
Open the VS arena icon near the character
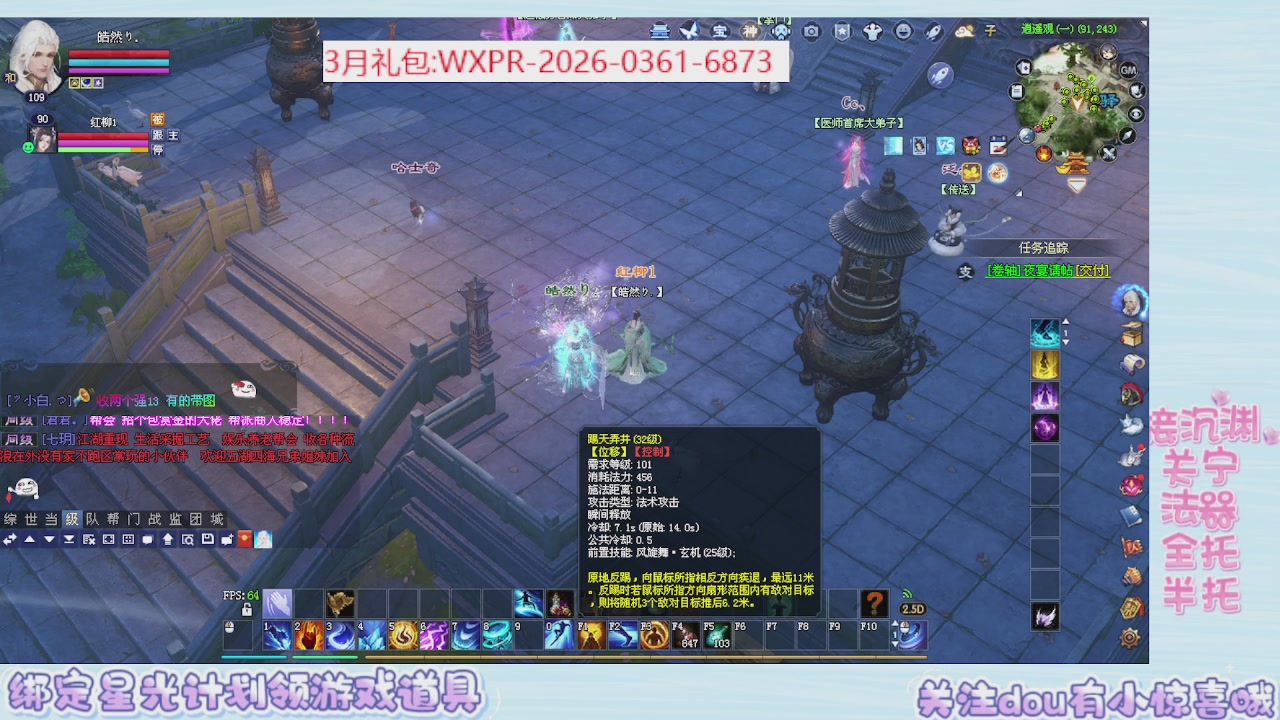coord(946,144)
